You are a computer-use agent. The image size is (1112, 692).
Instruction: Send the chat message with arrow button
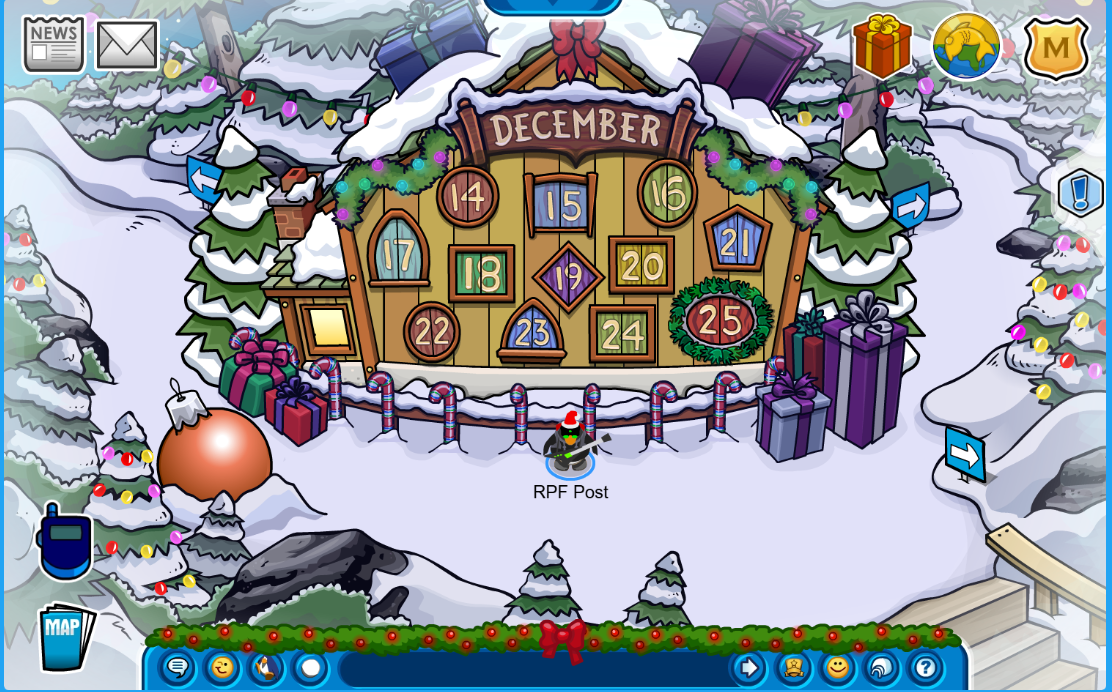748,667
